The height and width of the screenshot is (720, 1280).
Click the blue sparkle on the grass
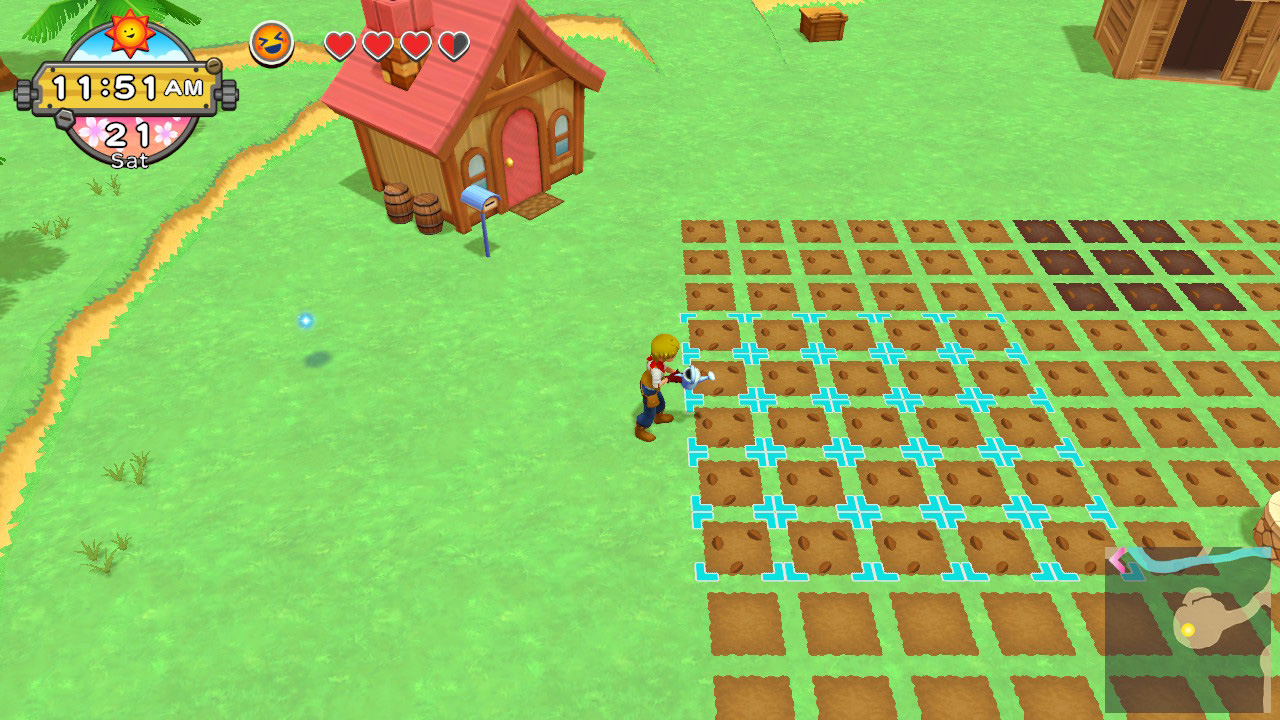[x=307, y=319]
